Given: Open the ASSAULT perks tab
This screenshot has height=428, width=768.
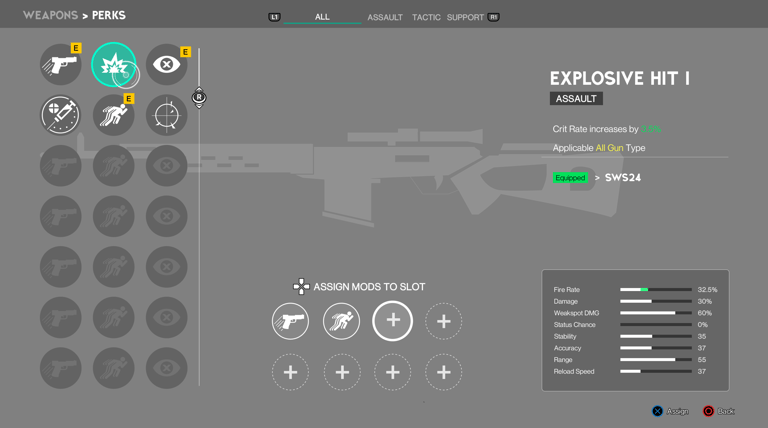Looking at the screenshot, I should [x=385, y=17].
